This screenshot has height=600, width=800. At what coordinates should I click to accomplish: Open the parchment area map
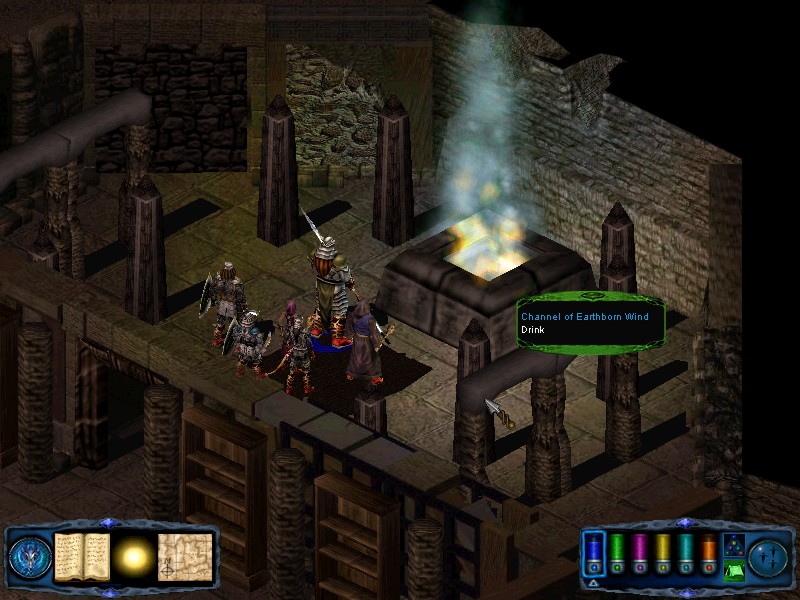(185, 555)
